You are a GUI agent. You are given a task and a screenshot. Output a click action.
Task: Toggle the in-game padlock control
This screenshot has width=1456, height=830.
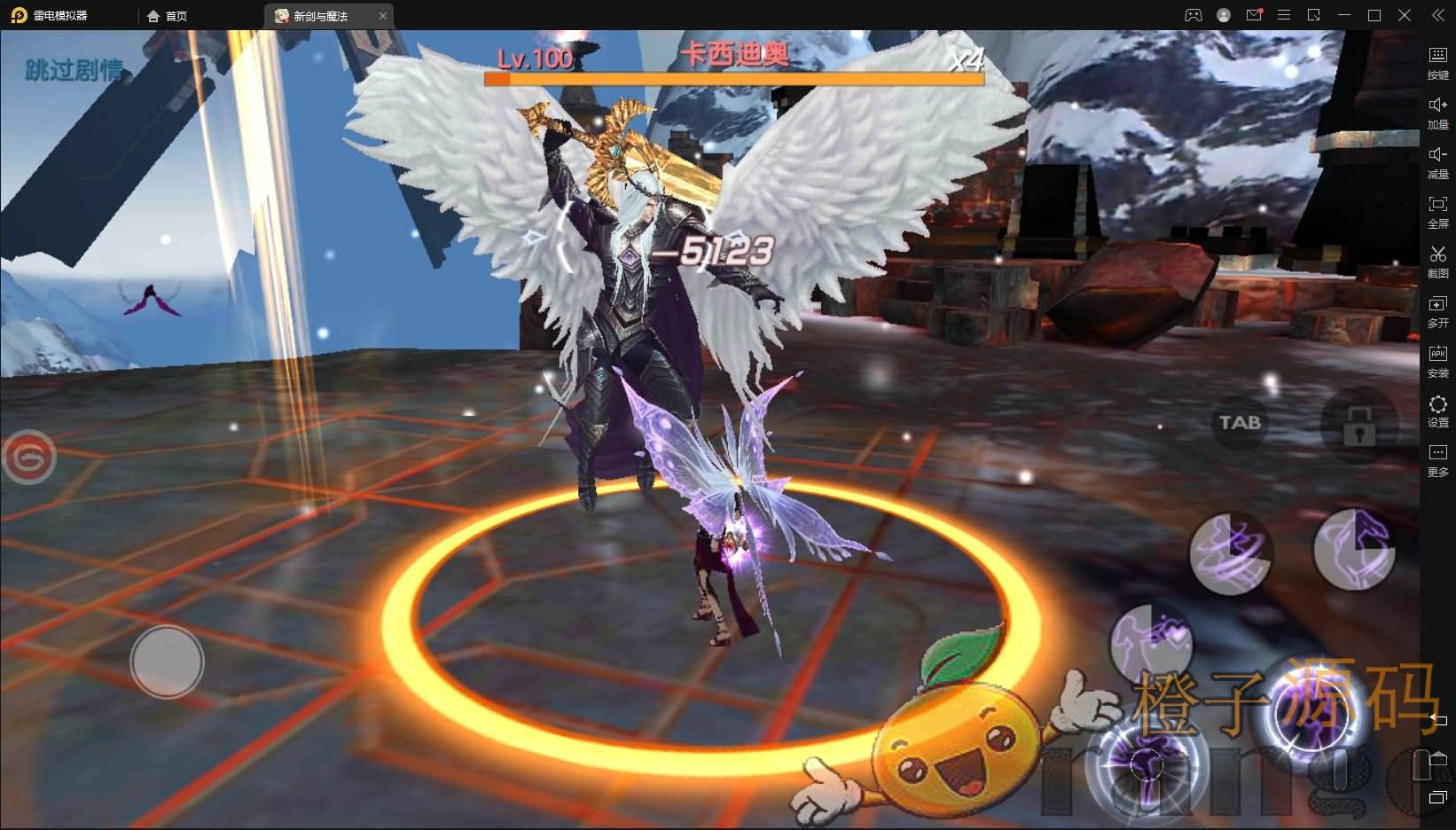1361,427
